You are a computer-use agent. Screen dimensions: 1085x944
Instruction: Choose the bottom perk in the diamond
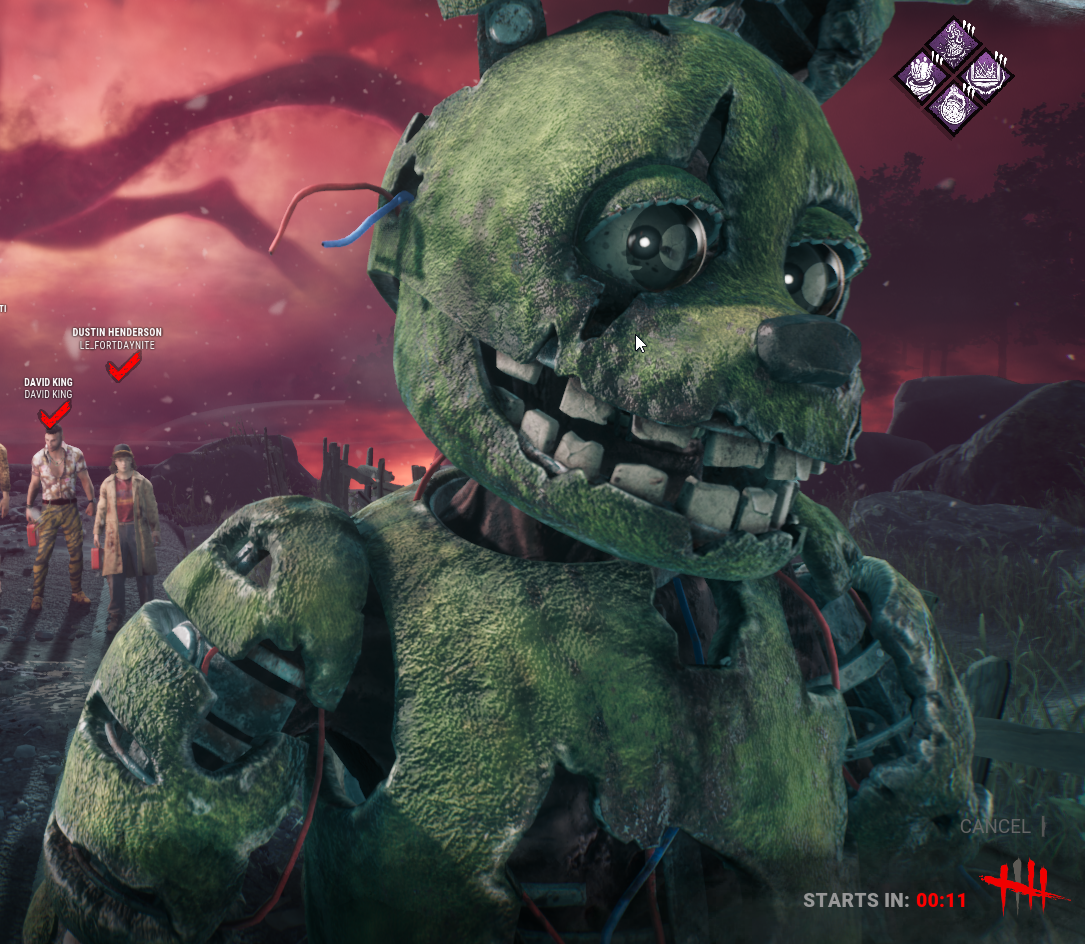coord(954,108)
